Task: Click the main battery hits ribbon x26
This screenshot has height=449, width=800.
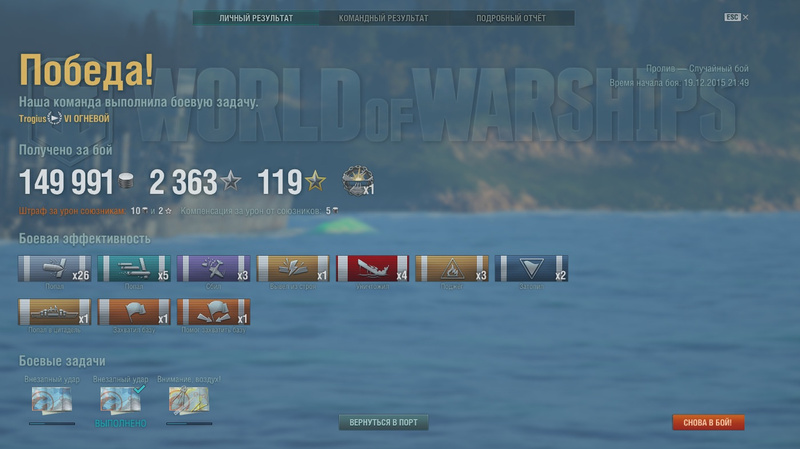Action: tap(55, 270)
